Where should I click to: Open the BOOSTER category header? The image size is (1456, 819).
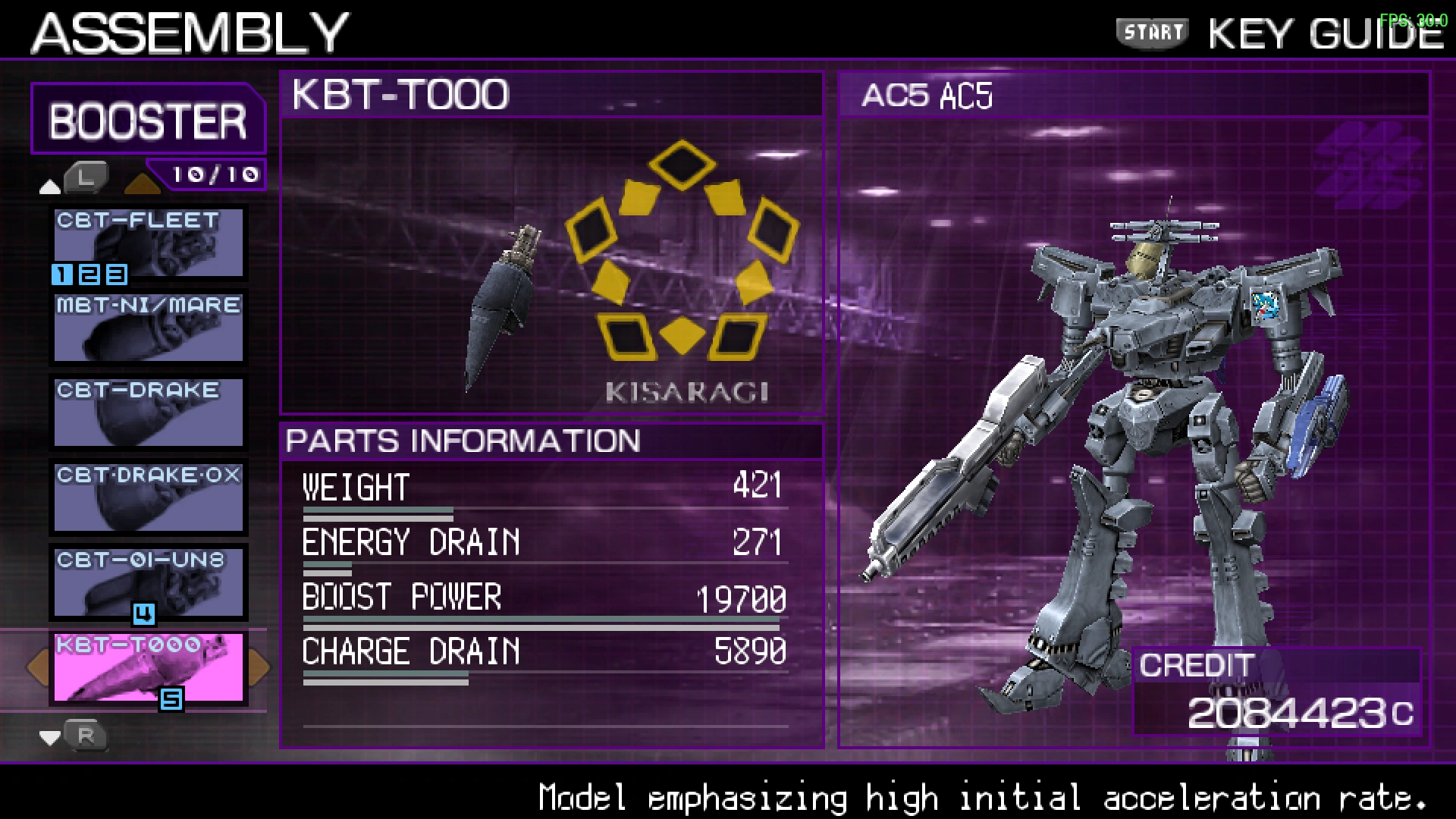pos(148,118)
